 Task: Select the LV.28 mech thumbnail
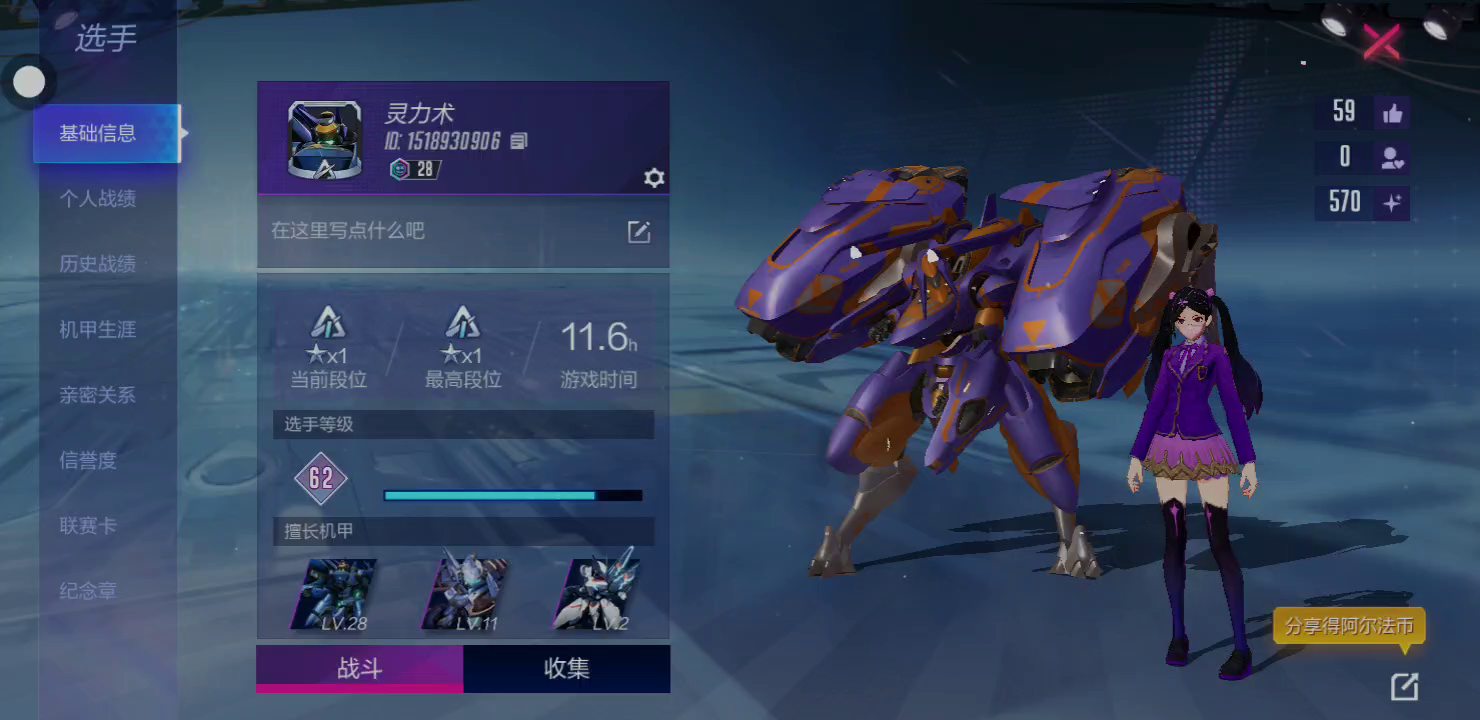click(334, 594)
